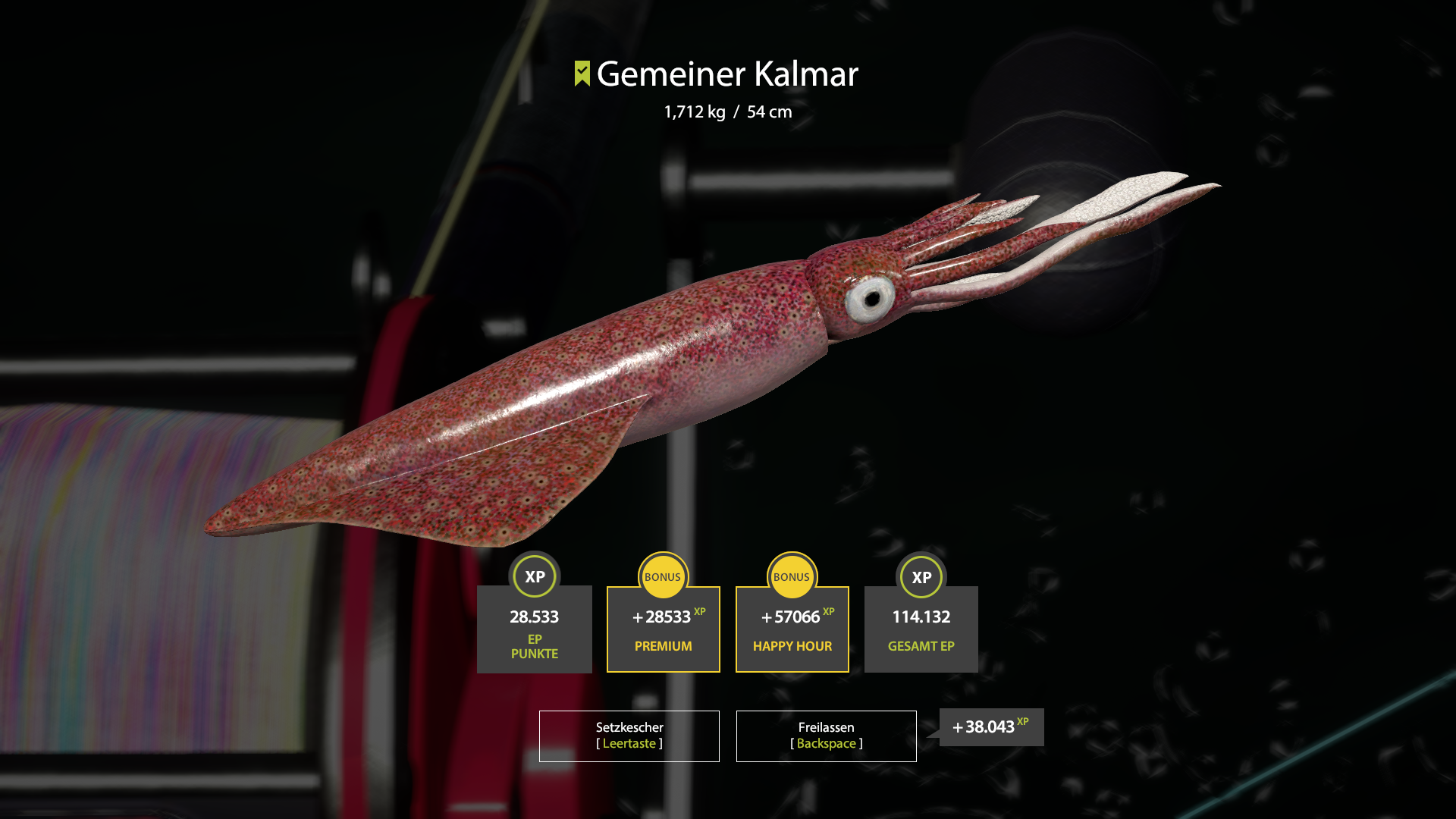This screenshot has height=819, width=1456.
Task: Select the Freilassen tab option
Action: pos(826,735)
